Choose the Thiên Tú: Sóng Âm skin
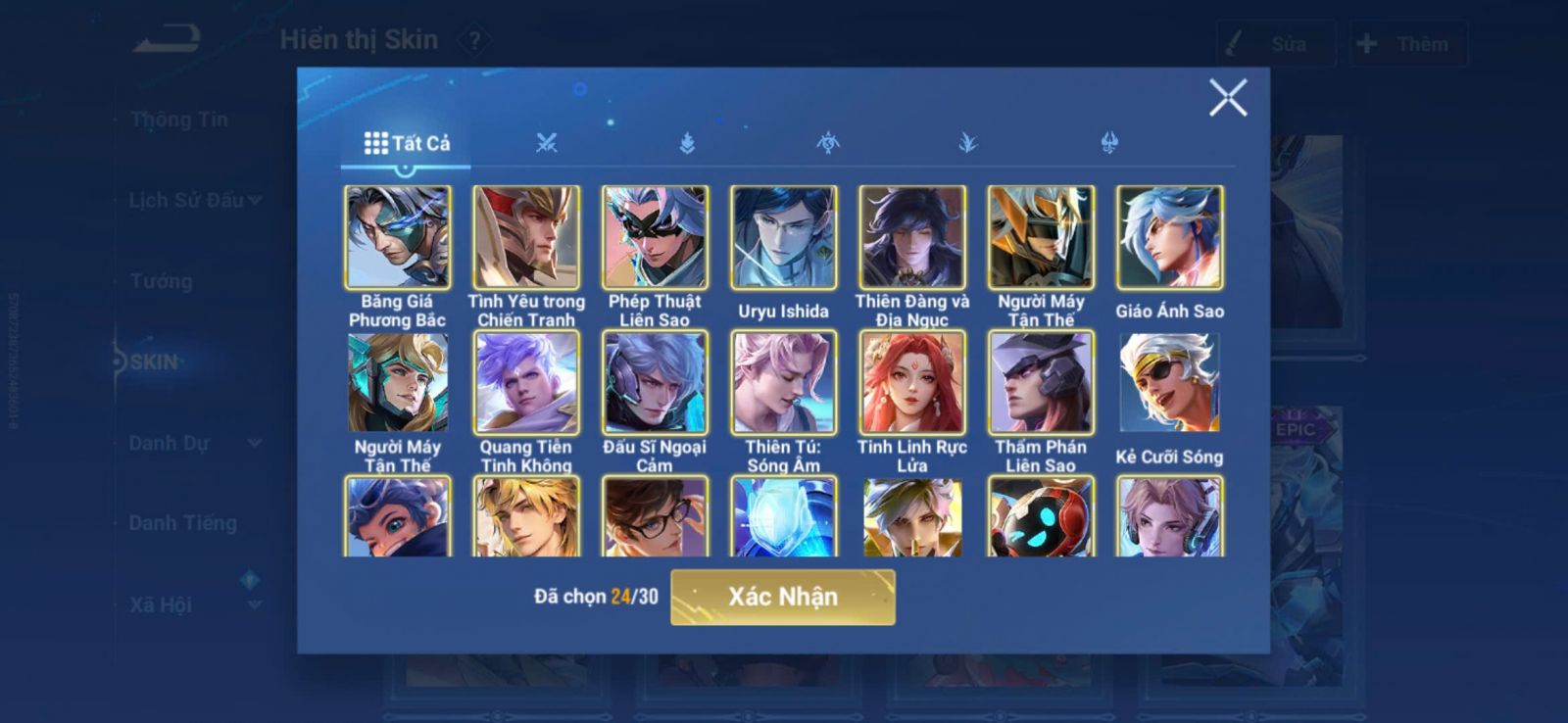This screenshot has width=1568, height=723. click(783, 383)
